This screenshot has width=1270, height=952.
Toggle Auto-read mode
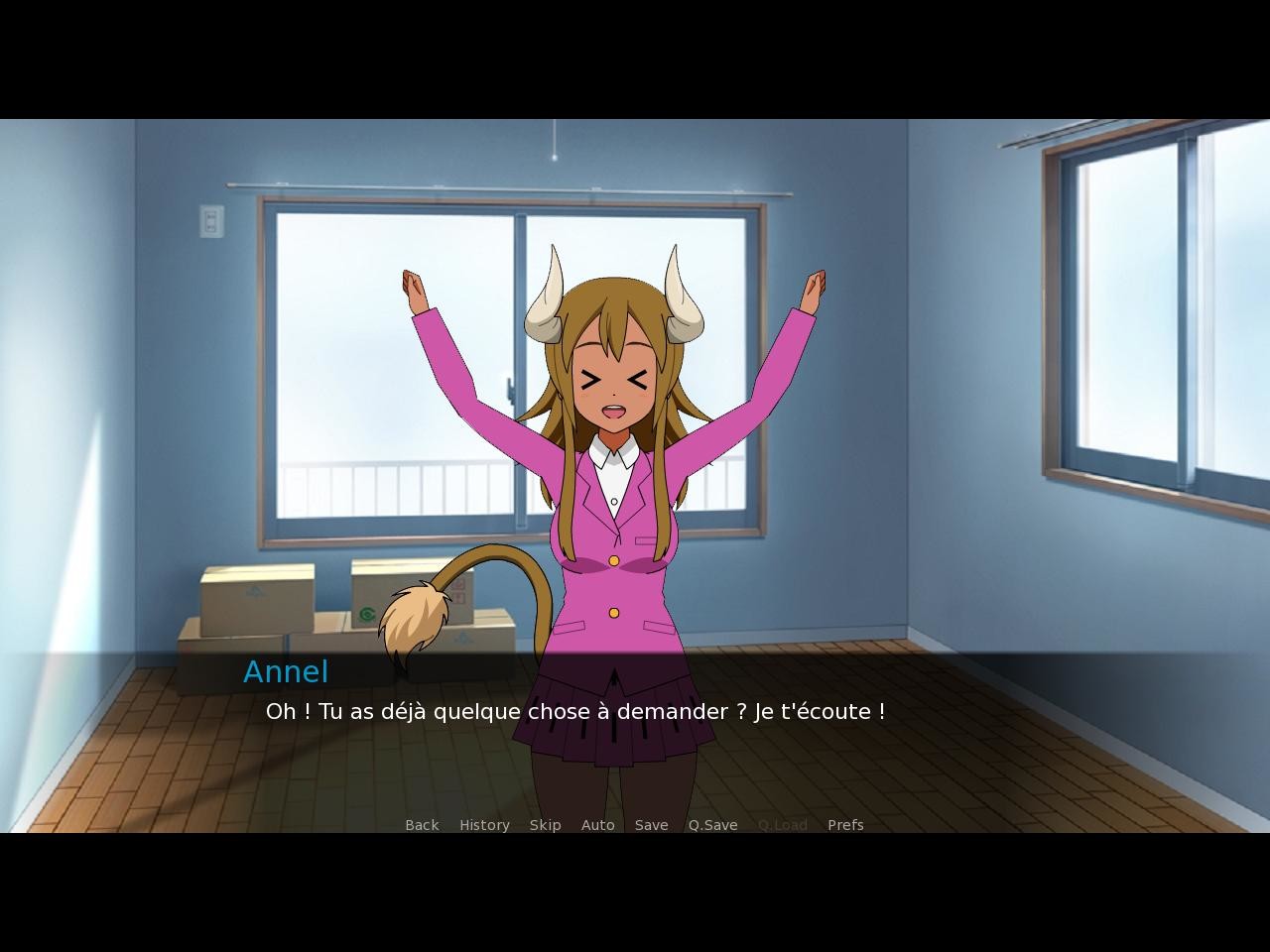597,824
